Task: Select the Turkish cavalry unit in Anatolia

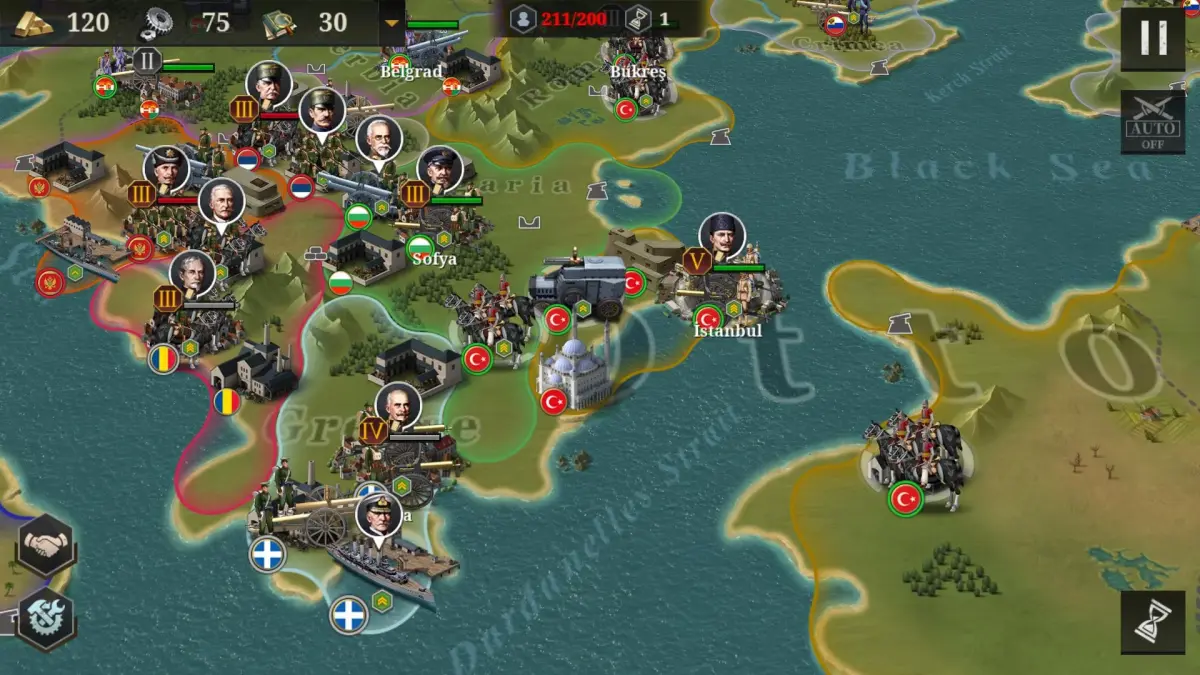Action: point(912,460)
